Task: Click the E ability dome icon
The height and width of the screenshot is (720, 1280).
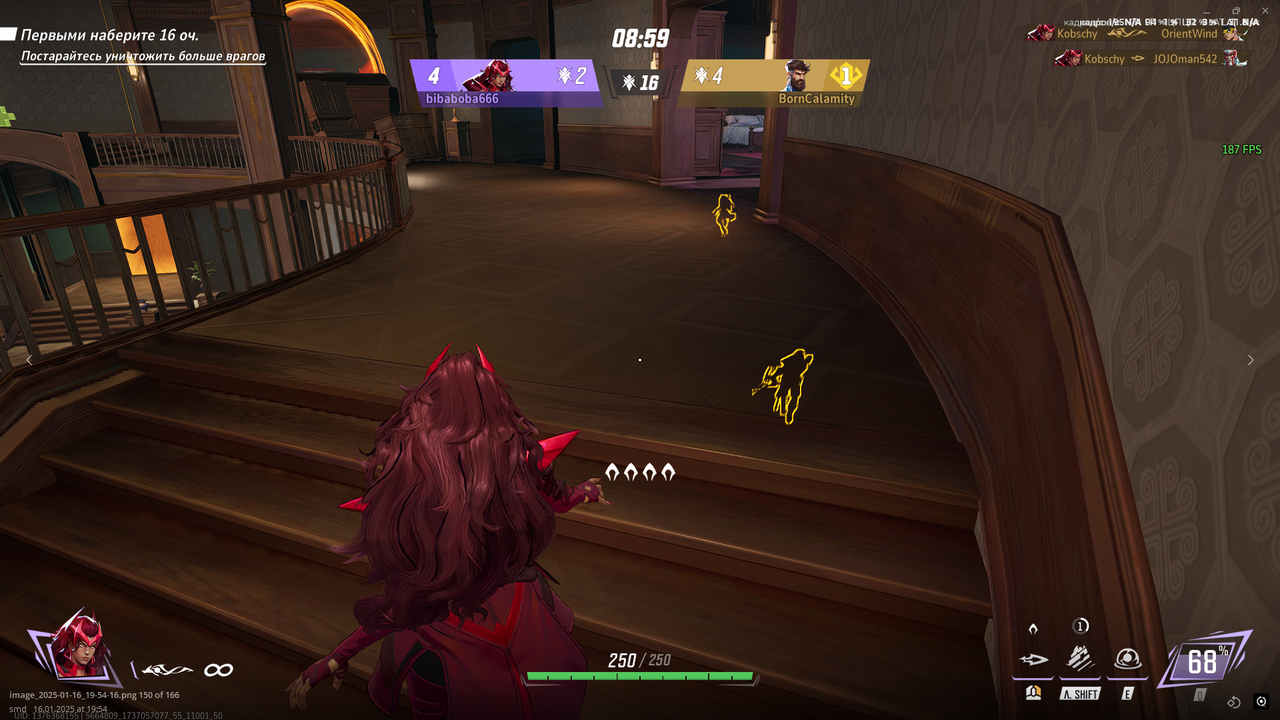Action: [x=1128, y=659]
